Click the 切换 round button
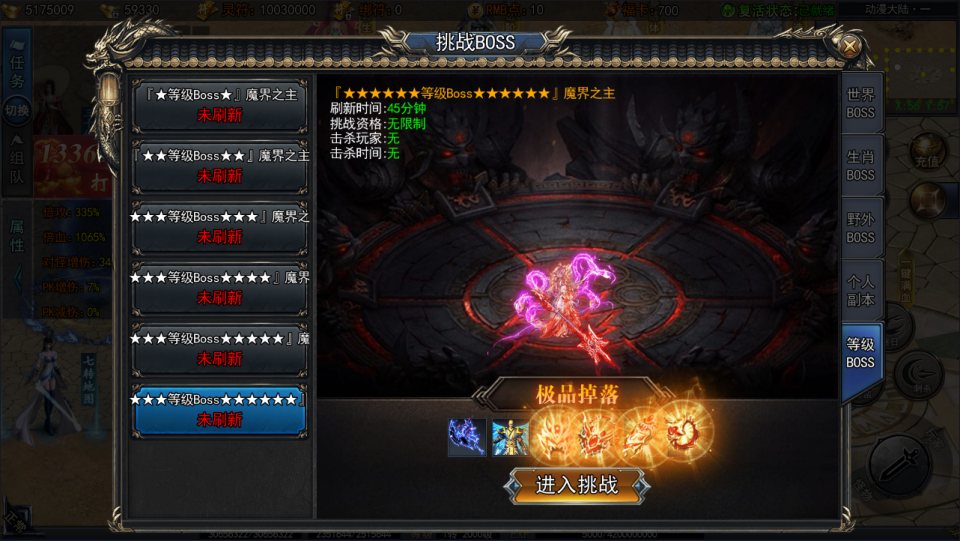960x541 pixels. (17, 110)
